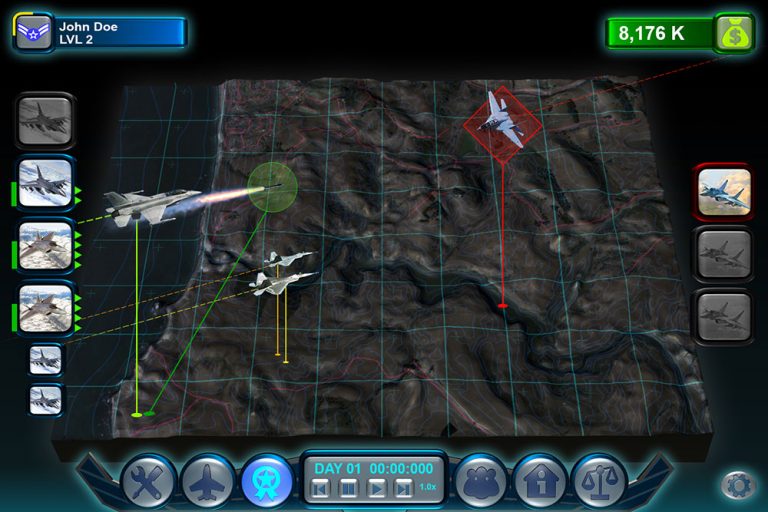Viewport: 768px width, 512px height.
Task: View John Doe's player profile
Action: [x=100, y=33]
